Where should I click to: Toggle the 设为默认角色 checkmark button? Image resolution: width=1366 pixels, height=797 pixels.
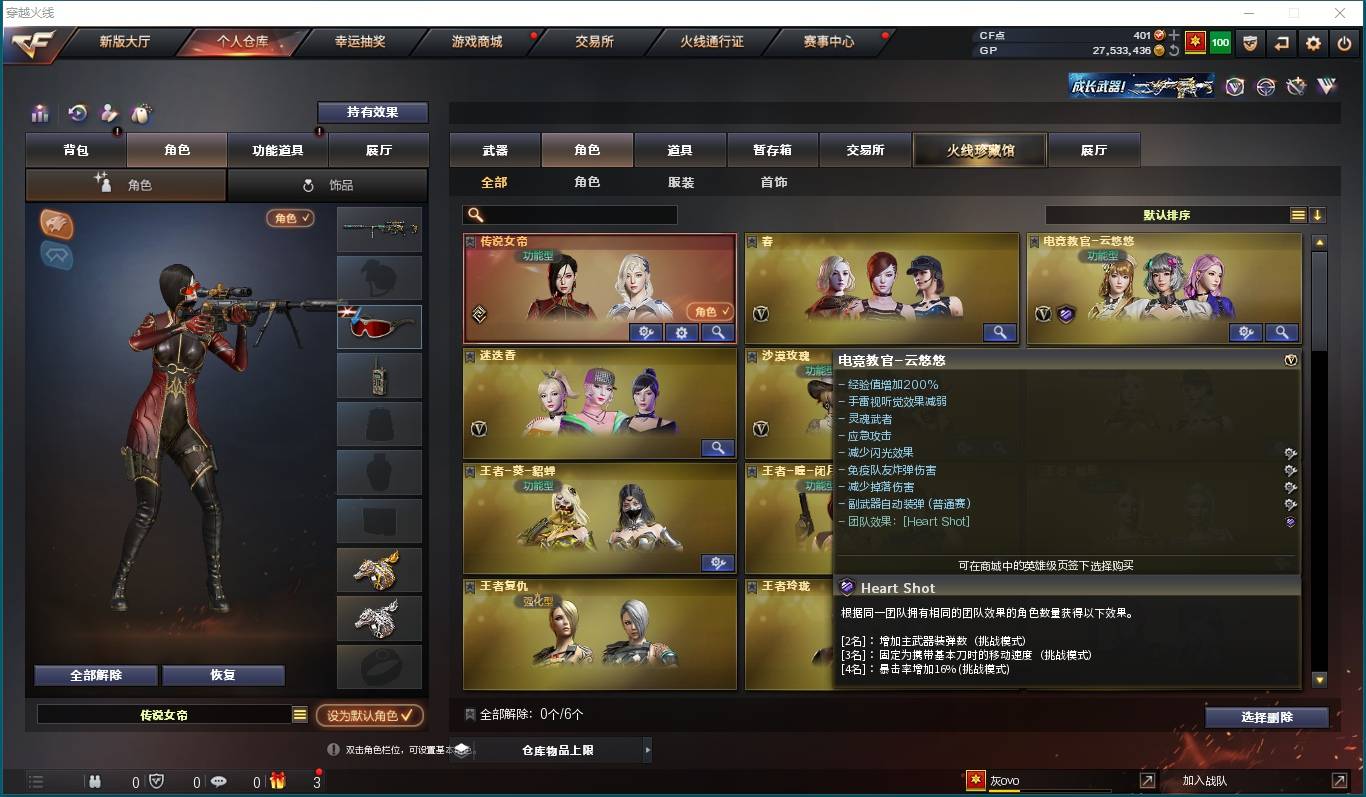[x=369, y=716]
